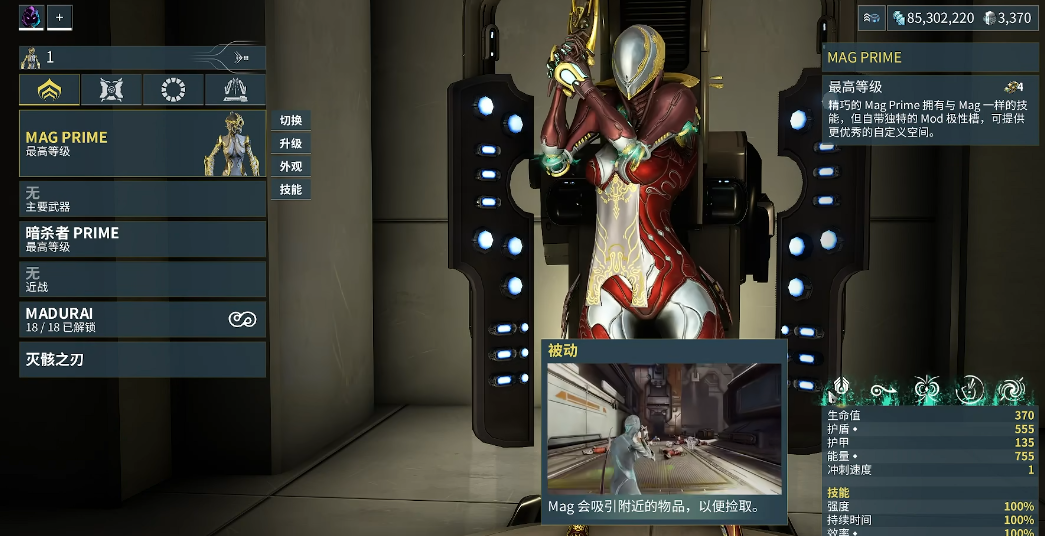
Task: Select the first Mag ability icon
Action: (841, 390)
